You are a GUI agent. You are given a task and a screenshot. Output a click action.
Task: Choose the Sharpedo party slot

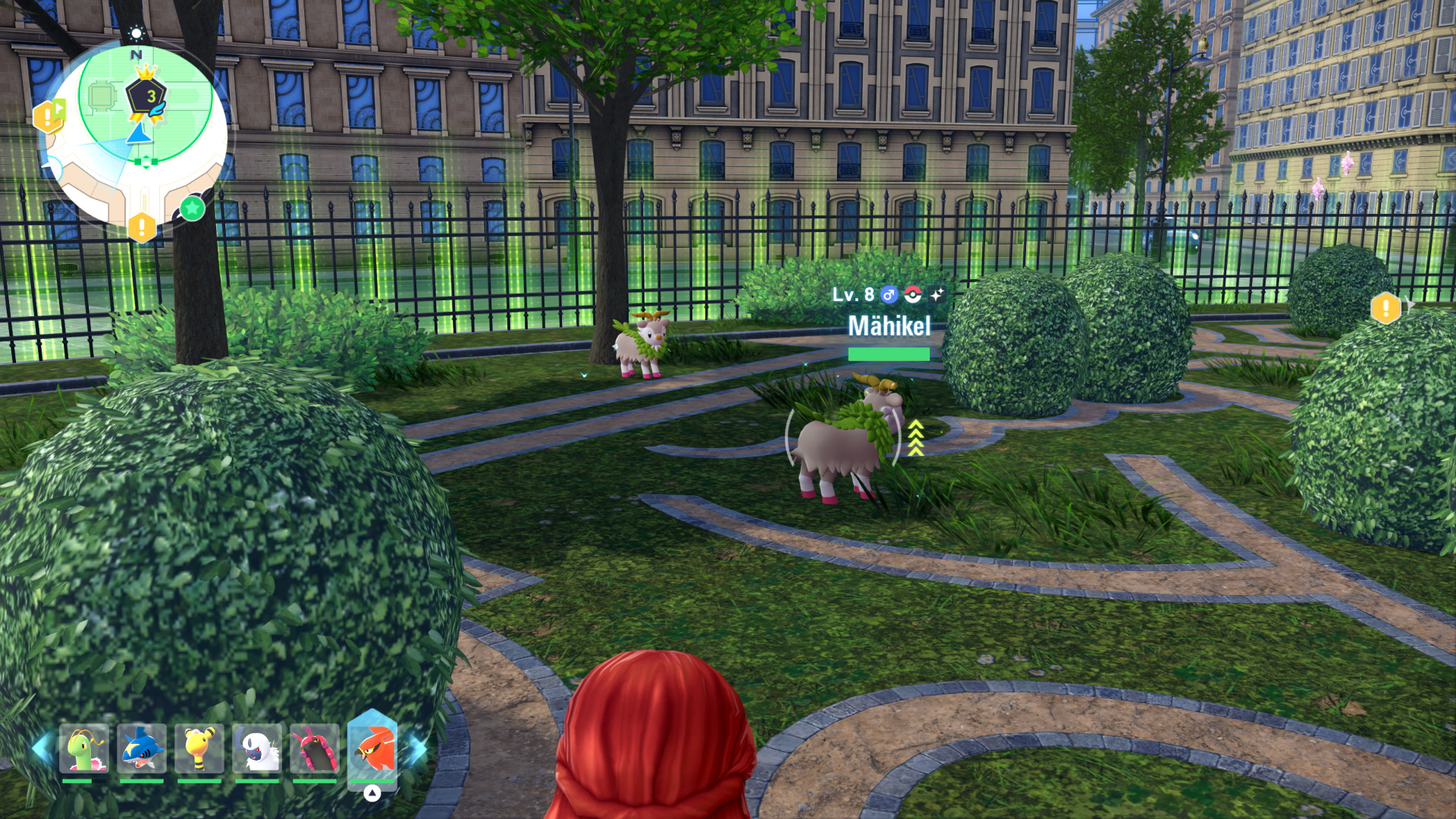tap(142, 749)
